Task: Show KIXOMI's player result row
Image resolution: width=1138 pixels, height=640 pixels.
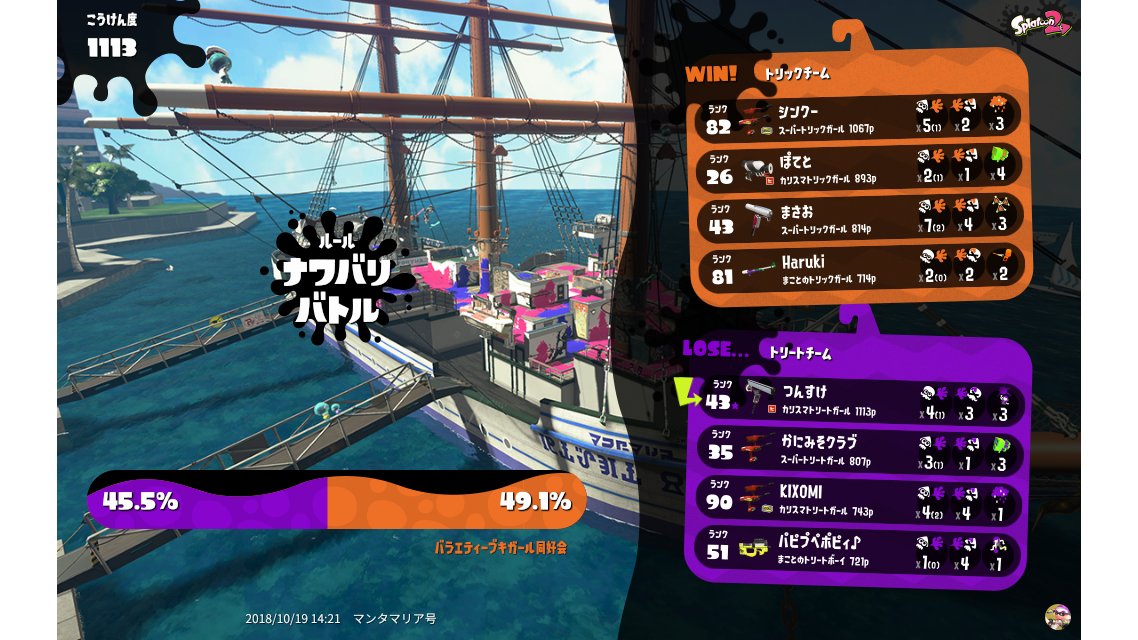Action: pos(860,502)
